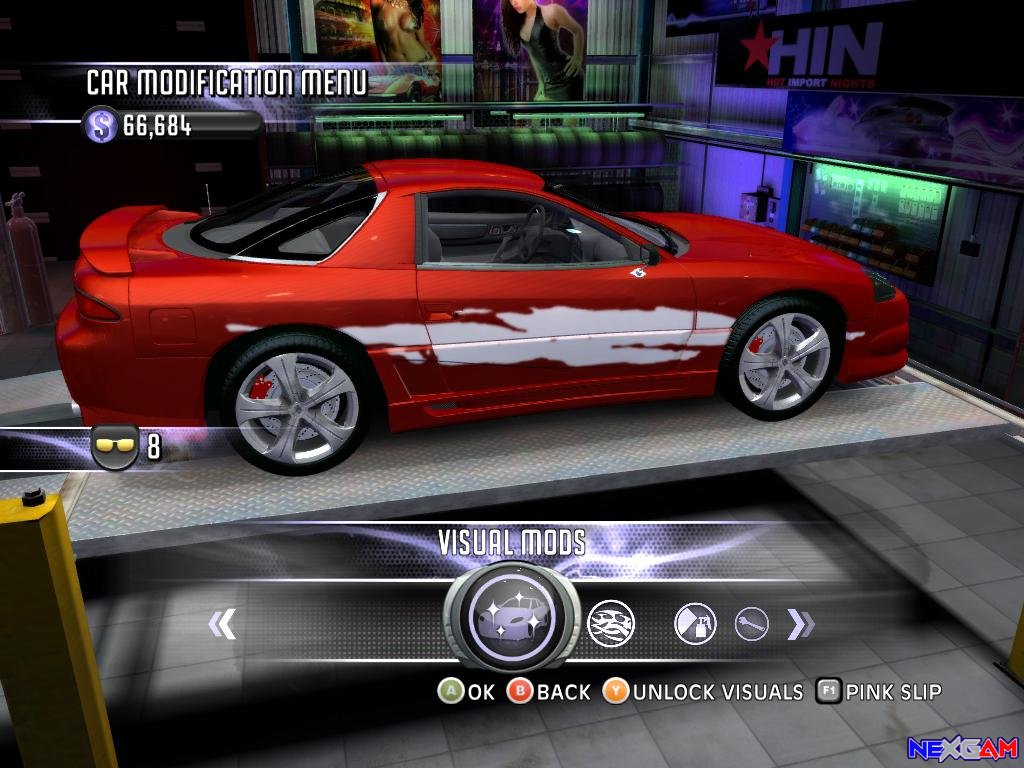Select the wrench icon
This screenshot has width=1024, height=768.
[752, 625]
